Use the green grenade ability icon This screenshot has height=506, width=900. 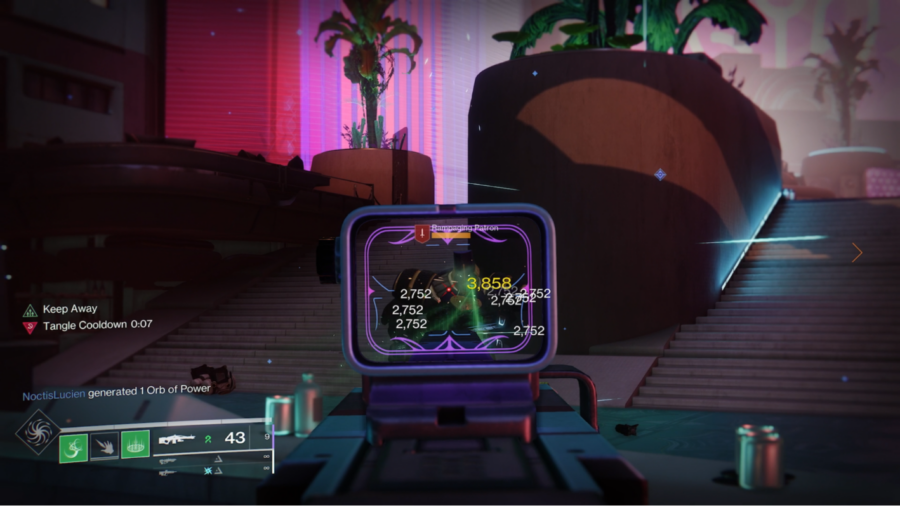click(x=74, y=445)
